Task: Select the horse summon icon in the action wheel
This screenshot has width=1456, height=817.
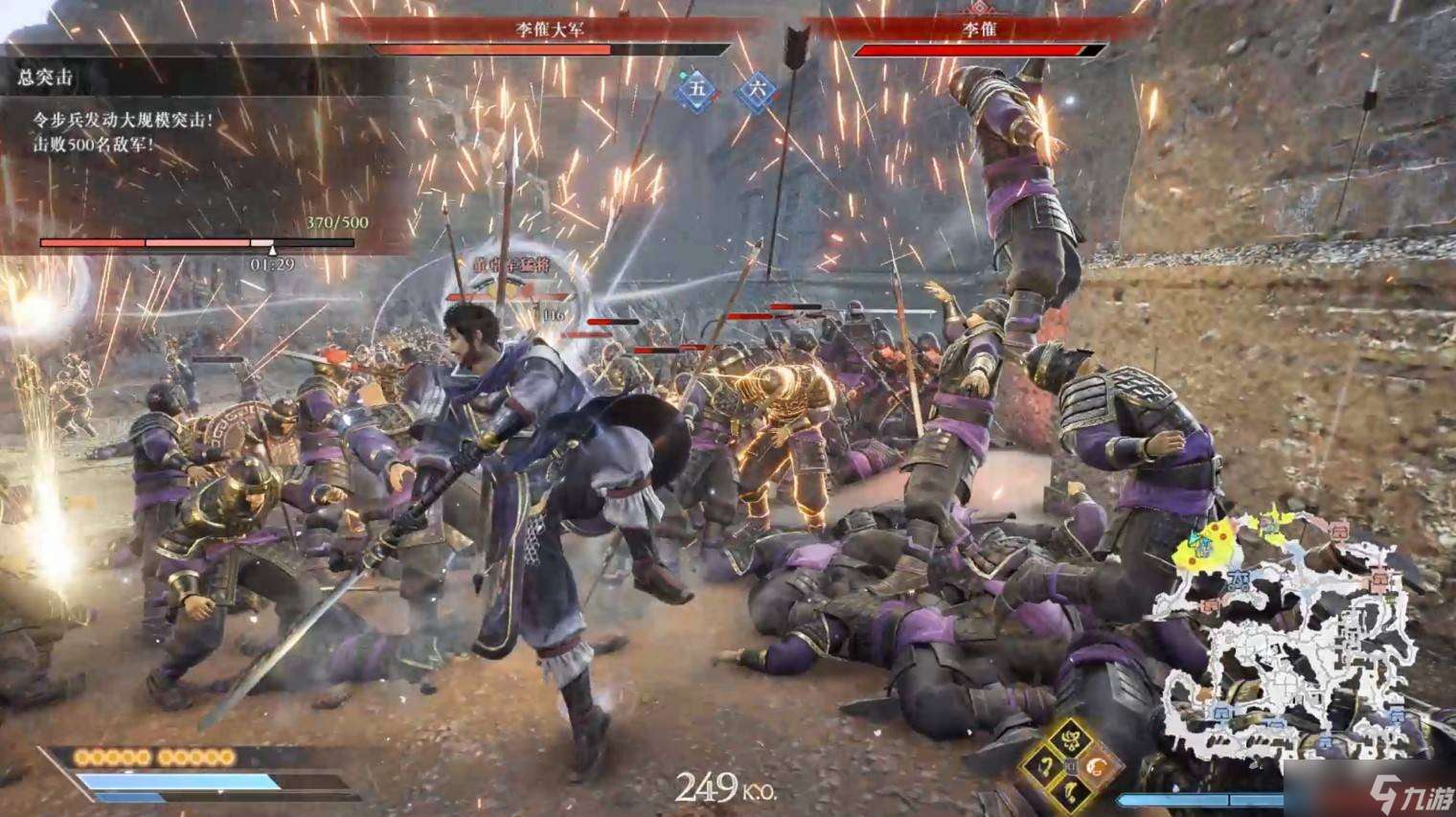Action: pos(1069,792)
